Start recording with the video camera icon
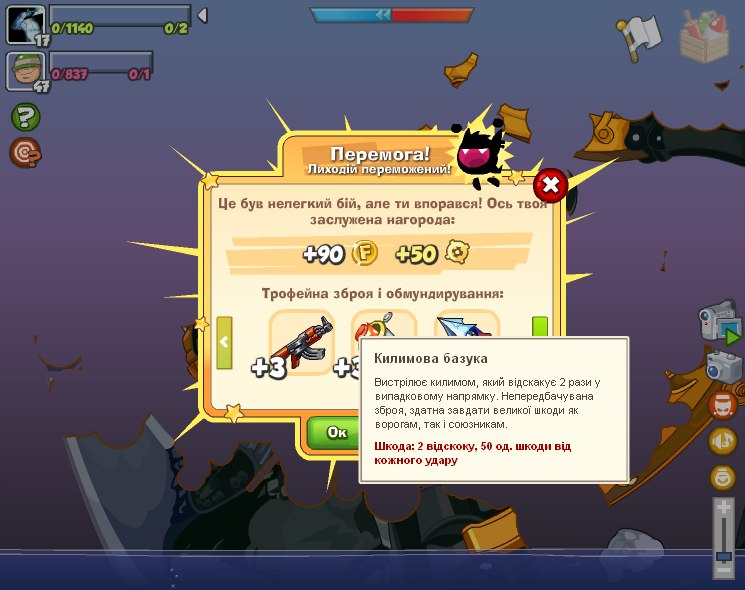 (719, 322)
